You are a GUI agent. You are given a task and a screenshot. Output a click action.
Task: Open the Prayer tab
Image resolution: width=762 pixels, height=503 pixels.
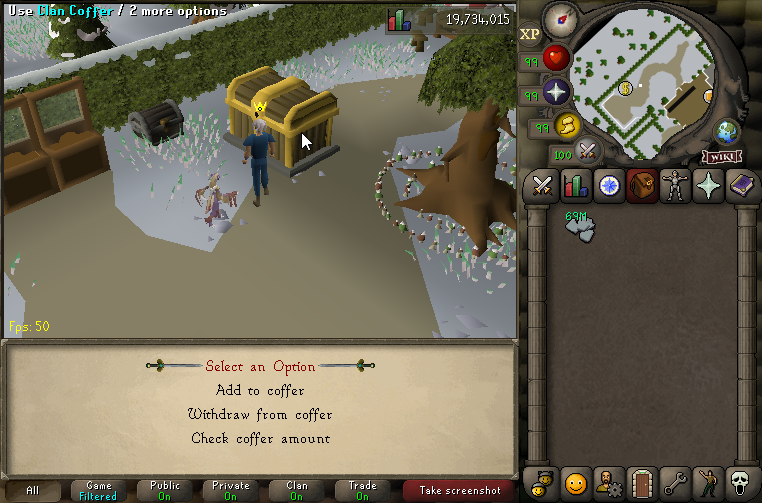coord(708,186)
